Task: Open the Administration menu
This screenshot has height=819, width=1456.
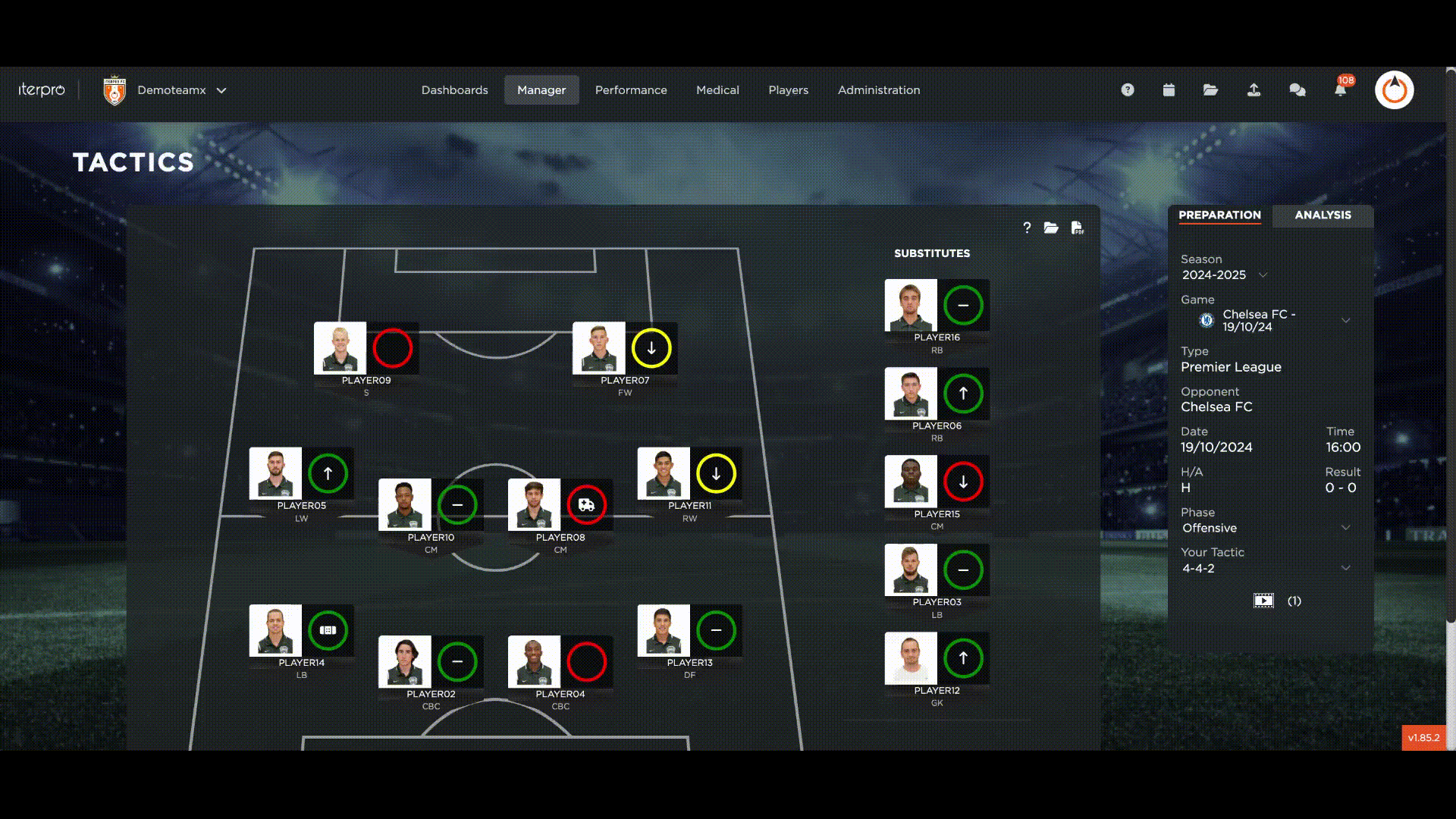Action: (x=878, y=90)
